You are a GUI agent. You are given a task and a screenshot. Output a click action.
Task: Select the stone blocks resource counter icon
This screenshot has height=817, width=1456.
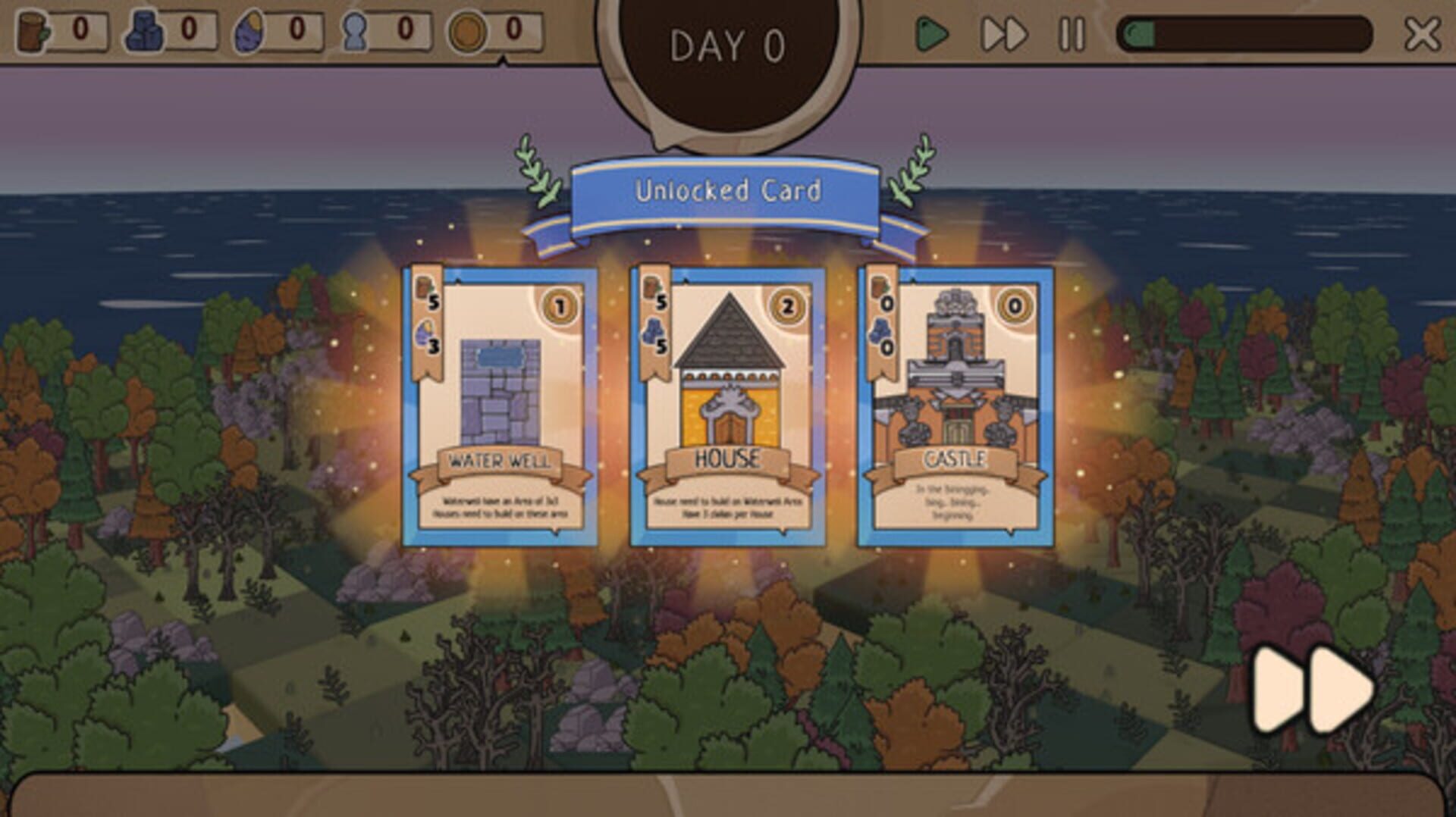pyautogui.click(x=144, y=31)
